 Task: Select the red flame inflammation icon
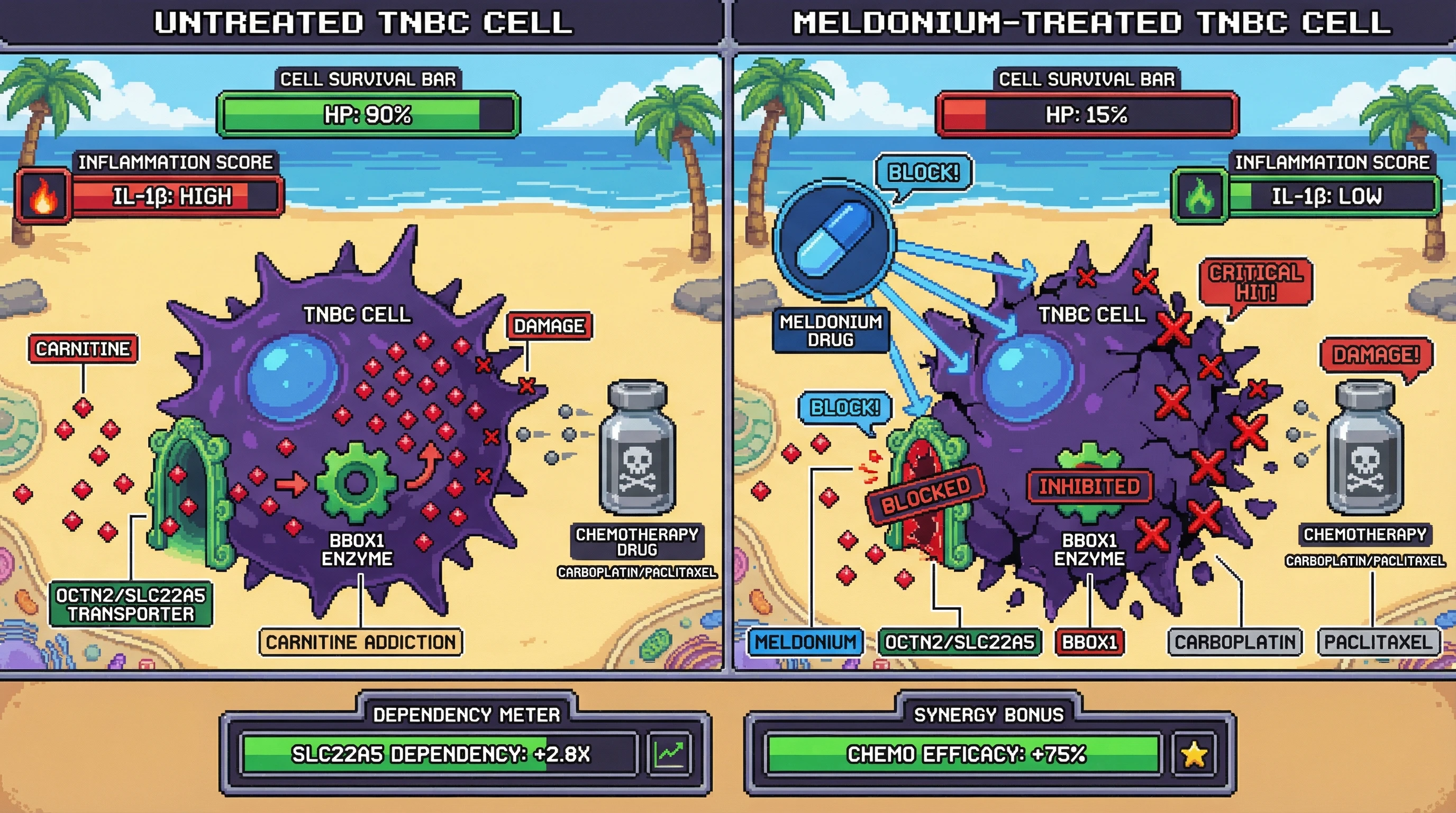pyautogui.click(x=43, y=197)
